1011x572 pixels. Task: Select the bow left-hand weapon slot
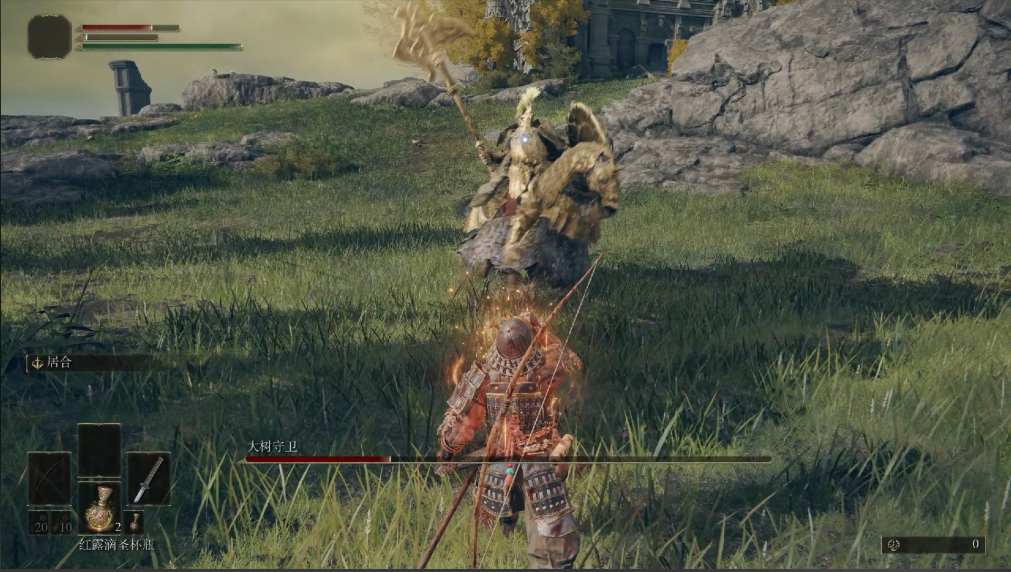point(49,478)
